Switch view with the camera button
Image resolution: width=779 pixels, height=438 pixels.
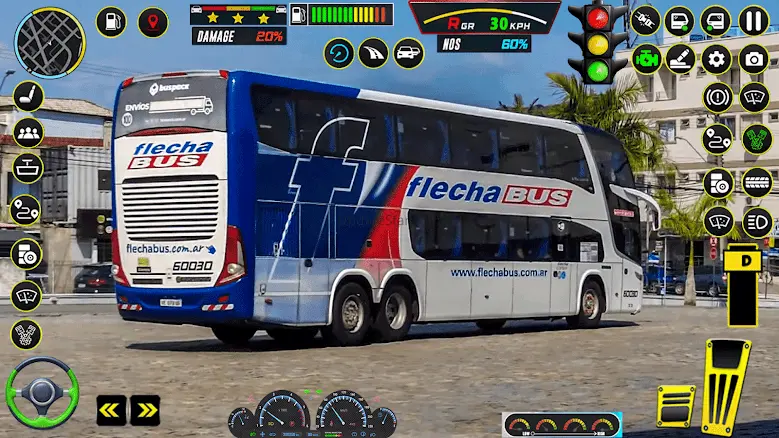click(x=754, y=59)
